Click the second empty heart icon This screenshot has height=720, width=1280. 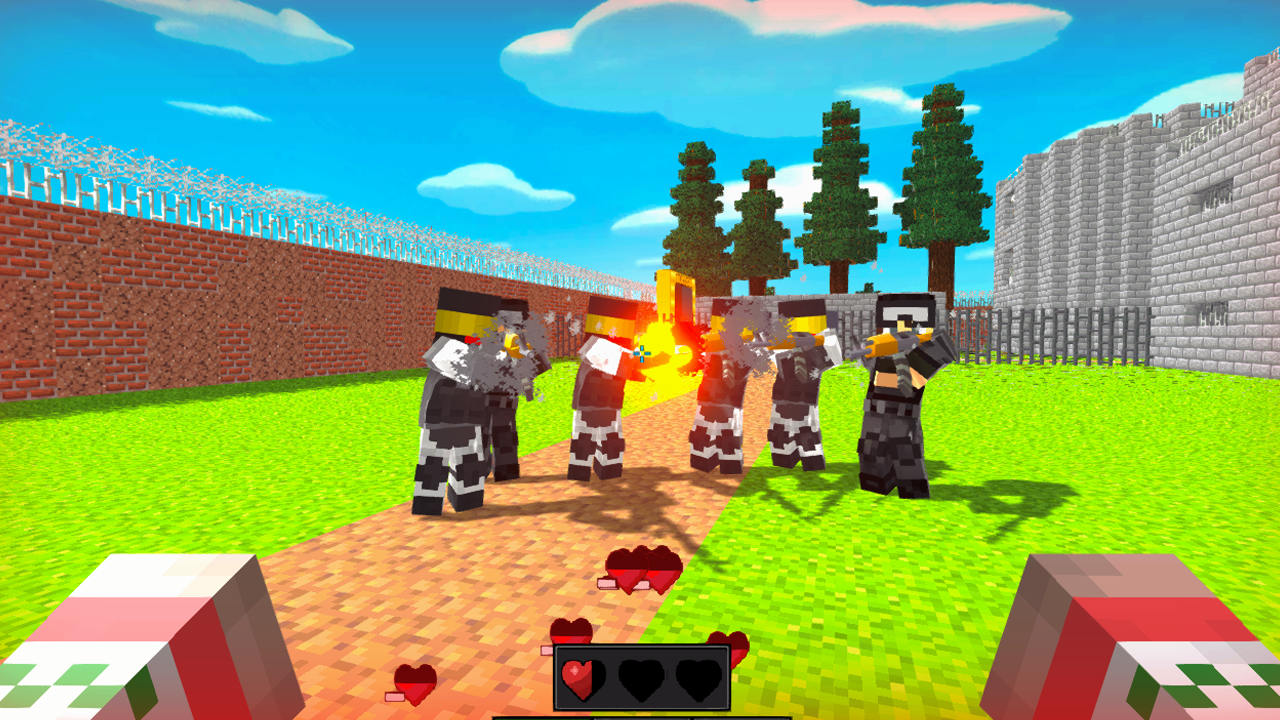coord(640,680)
